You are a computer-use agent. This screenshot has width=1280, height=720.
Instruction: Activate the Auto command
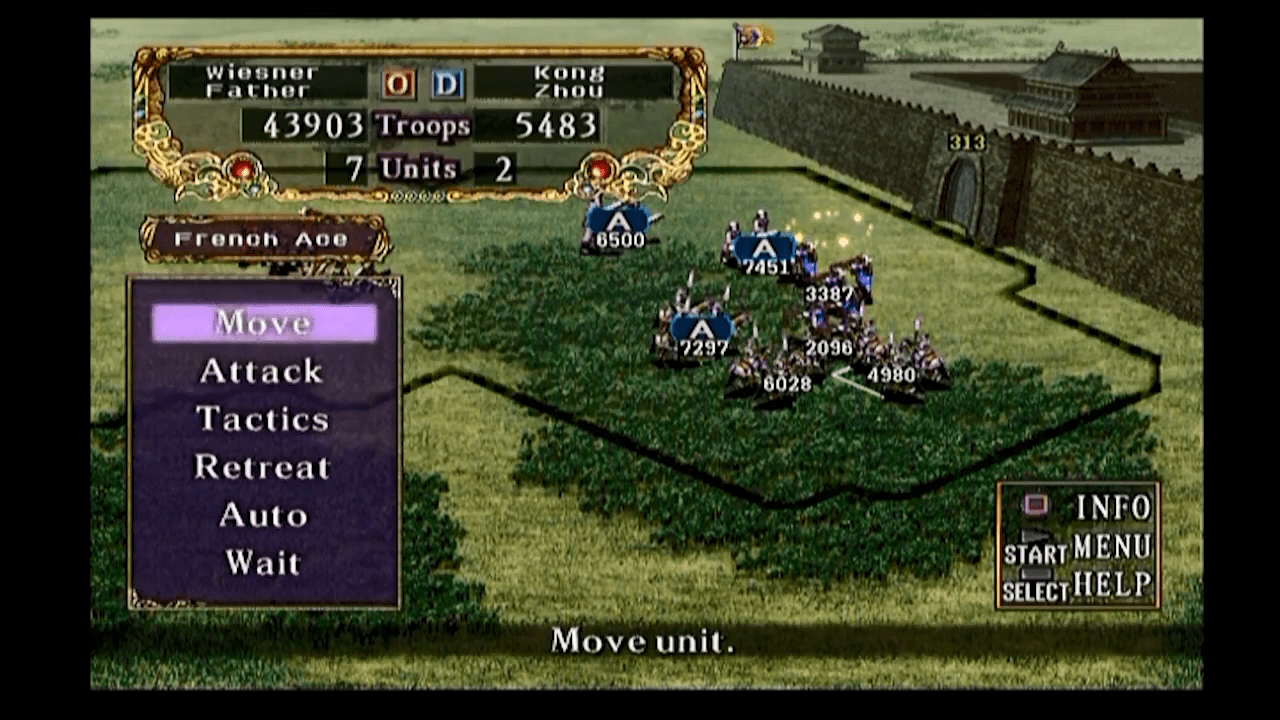pyautogui.click(x=263, y=515)
